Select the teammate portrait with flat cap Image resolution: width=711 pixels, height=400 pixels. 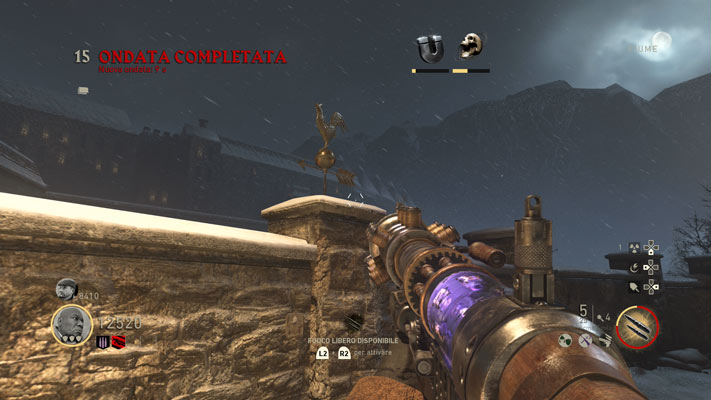[x=66, y=289]
